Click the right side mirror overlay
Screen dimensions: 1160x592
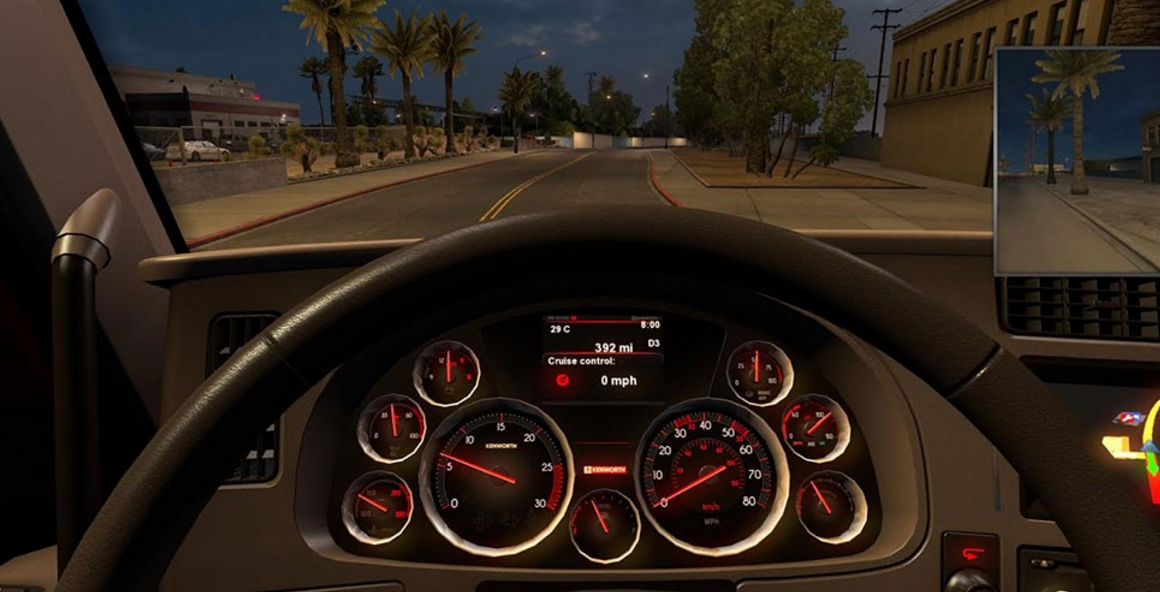(x=1077, y=160)
